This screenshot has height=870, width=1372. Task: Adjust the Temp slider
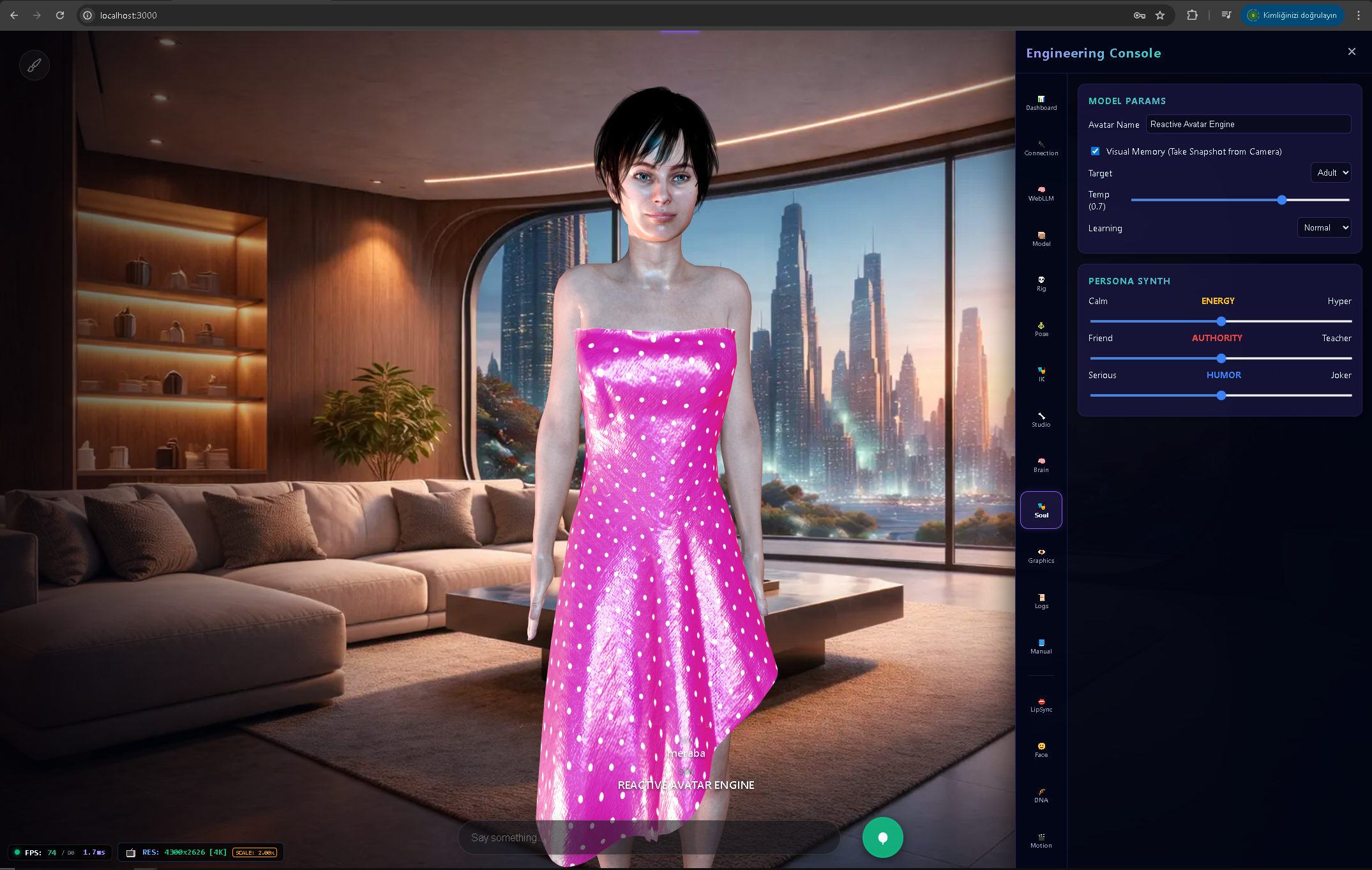tap(1281, 200)
